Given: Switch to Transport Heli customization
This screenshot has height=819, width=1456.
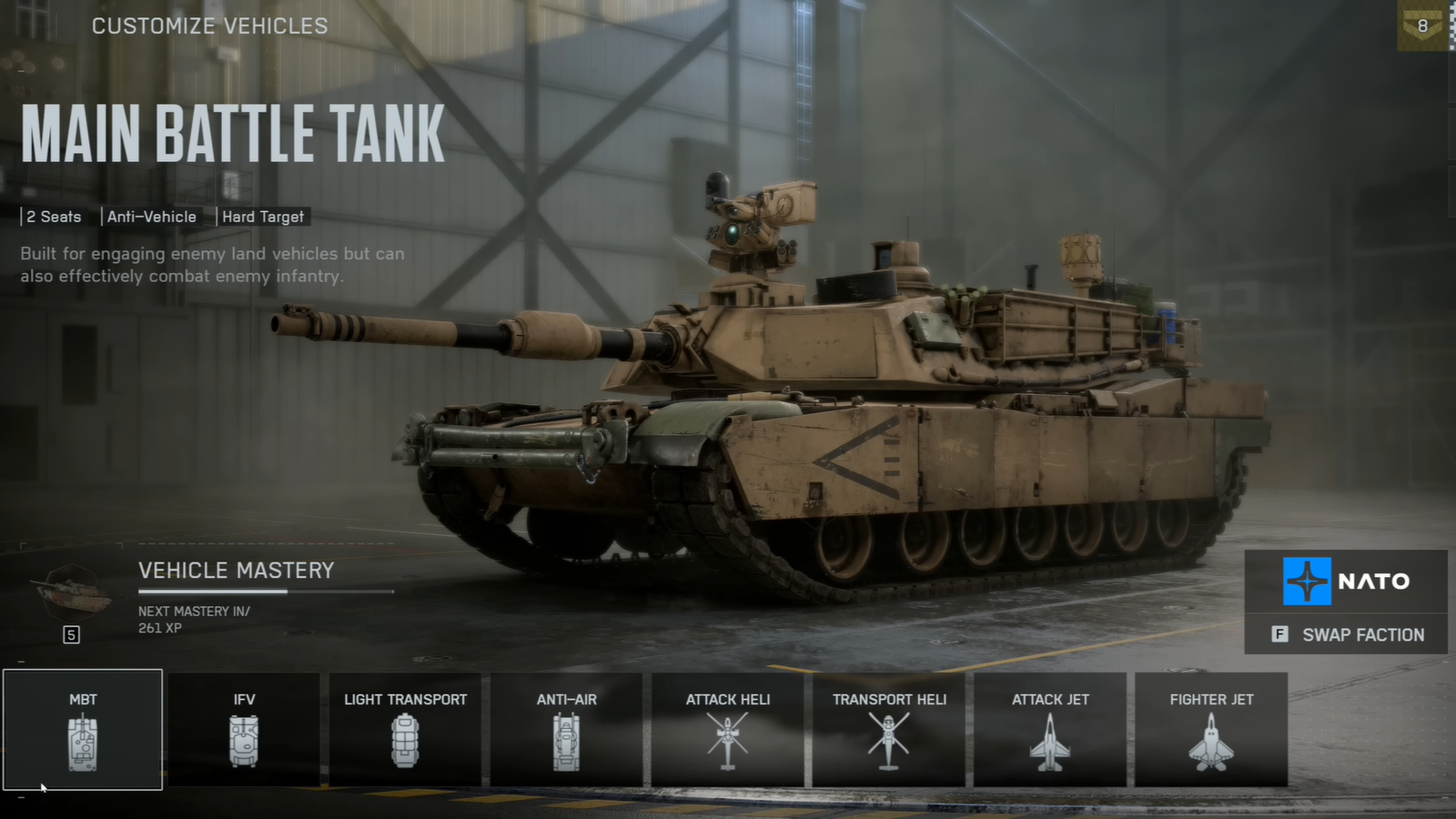Looking at the screenshot, I should (889, 730).
